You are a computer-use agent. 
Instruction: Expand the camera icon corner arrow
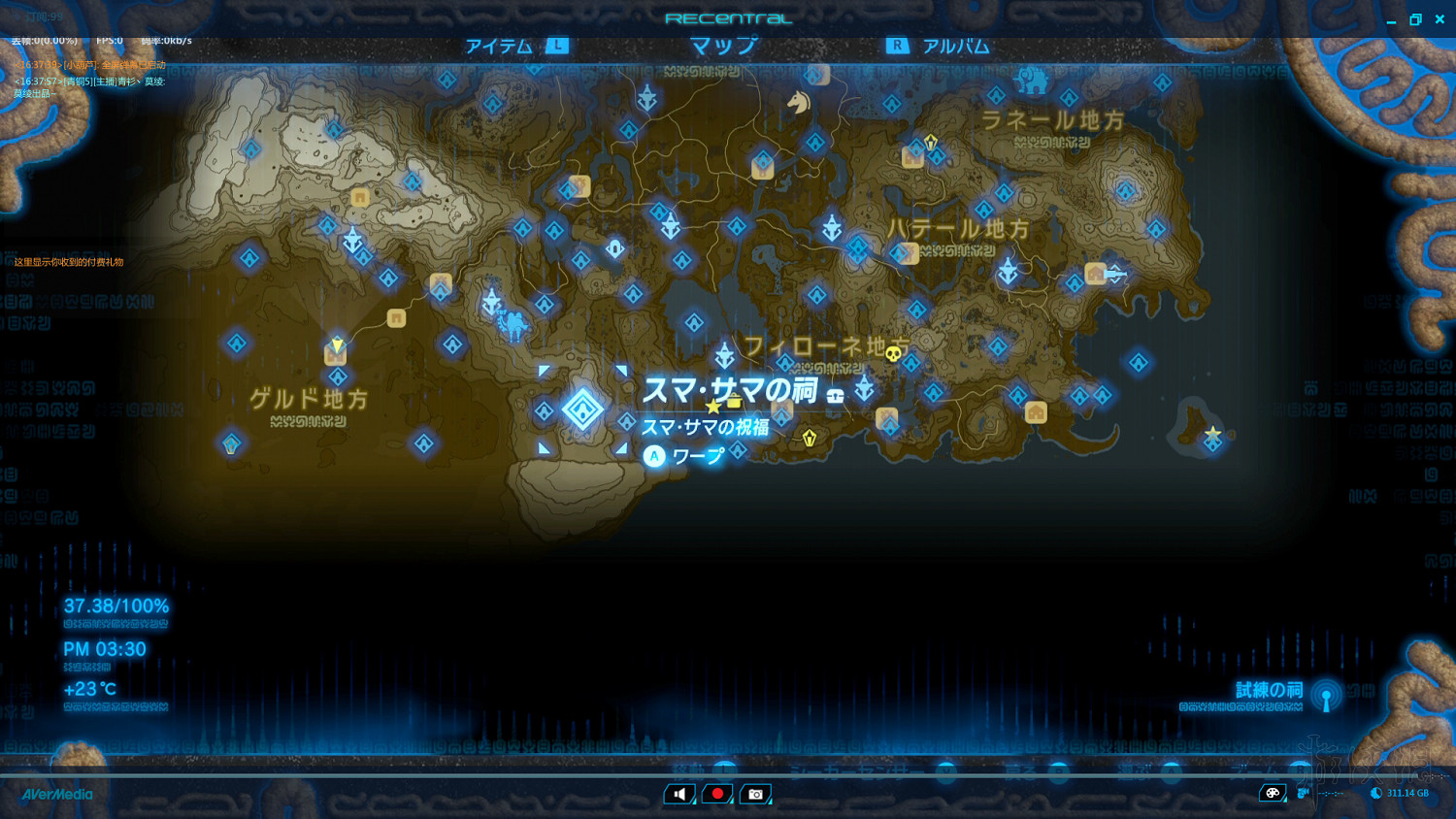click(x=768, y=803)
